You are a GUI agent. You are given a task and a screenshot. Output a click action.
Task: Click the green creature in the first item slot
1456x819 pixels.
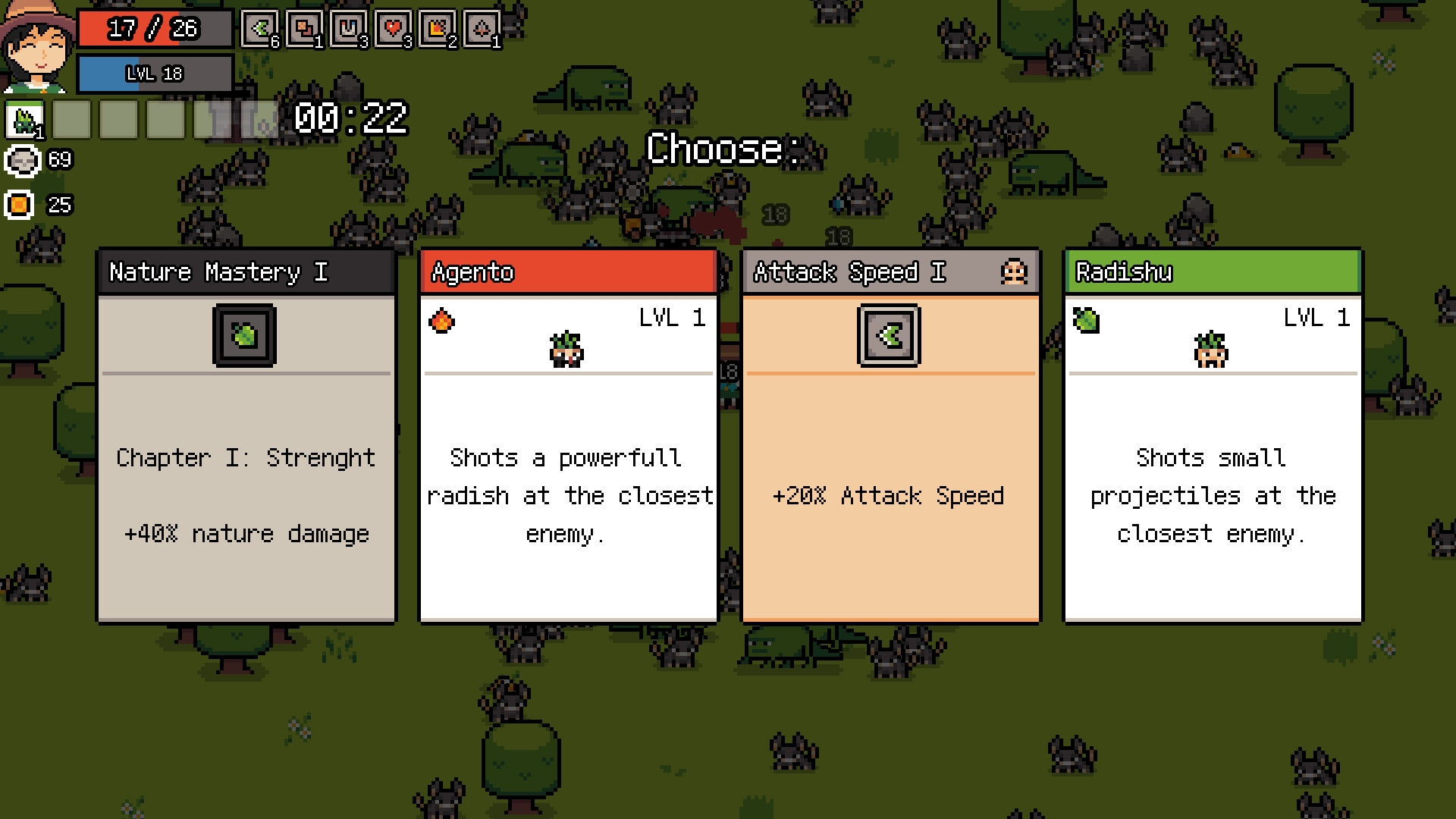tap(25, 119)
